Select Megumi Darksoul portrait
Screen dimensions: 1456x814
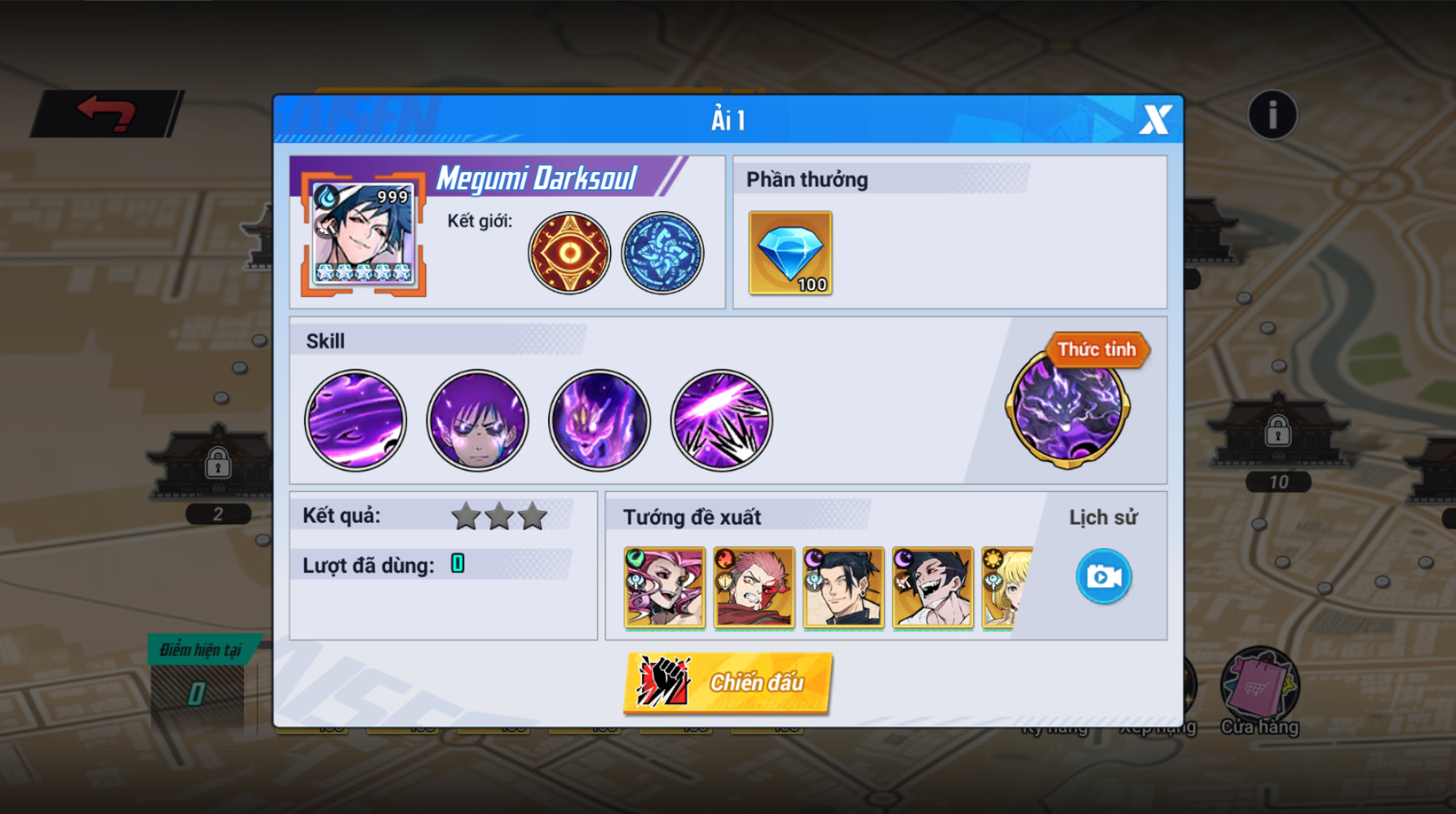364,233
